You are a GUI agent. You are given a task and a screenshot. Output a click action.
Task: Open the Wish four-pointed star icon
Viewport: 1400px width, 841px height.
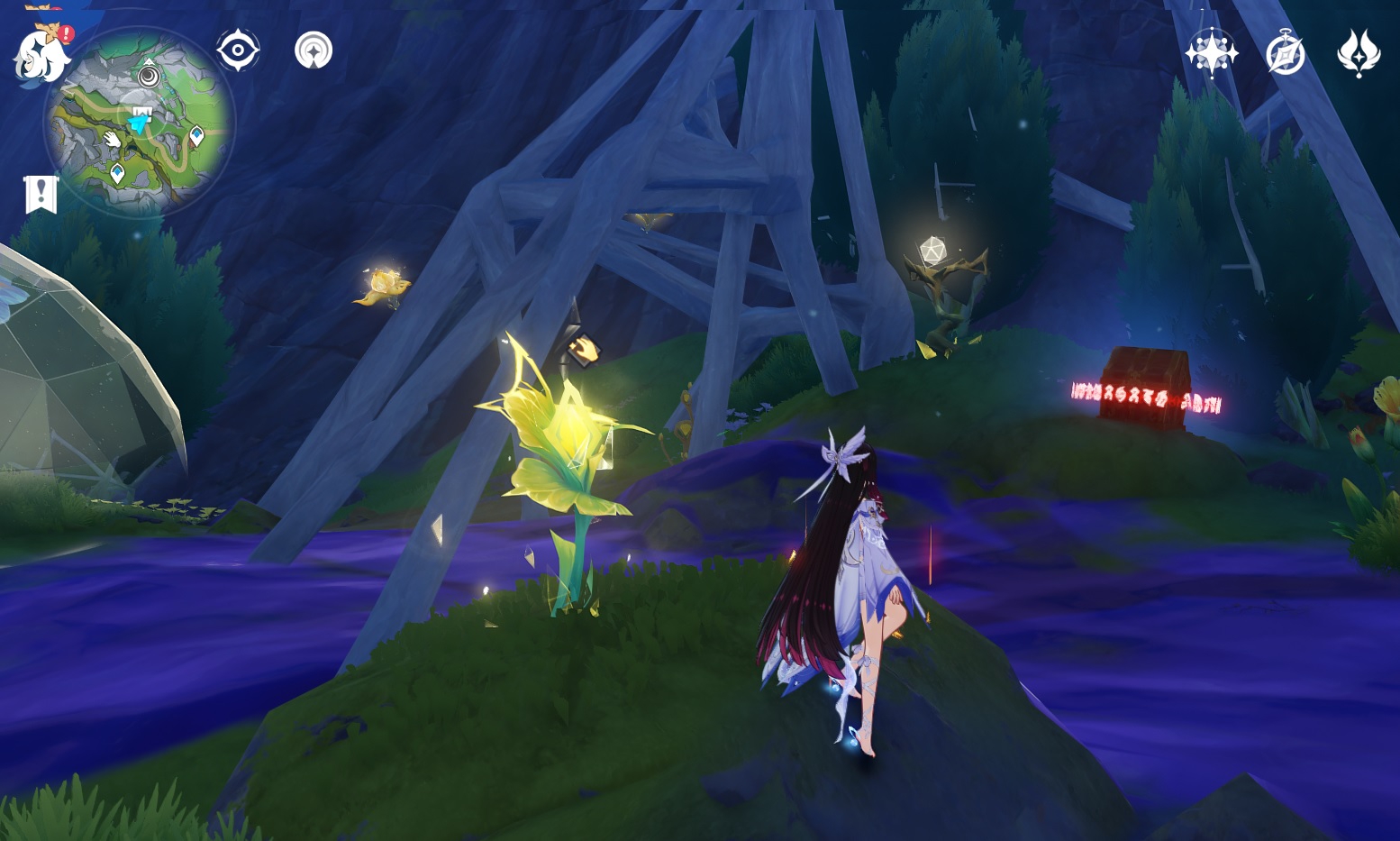coord(1211,53)
